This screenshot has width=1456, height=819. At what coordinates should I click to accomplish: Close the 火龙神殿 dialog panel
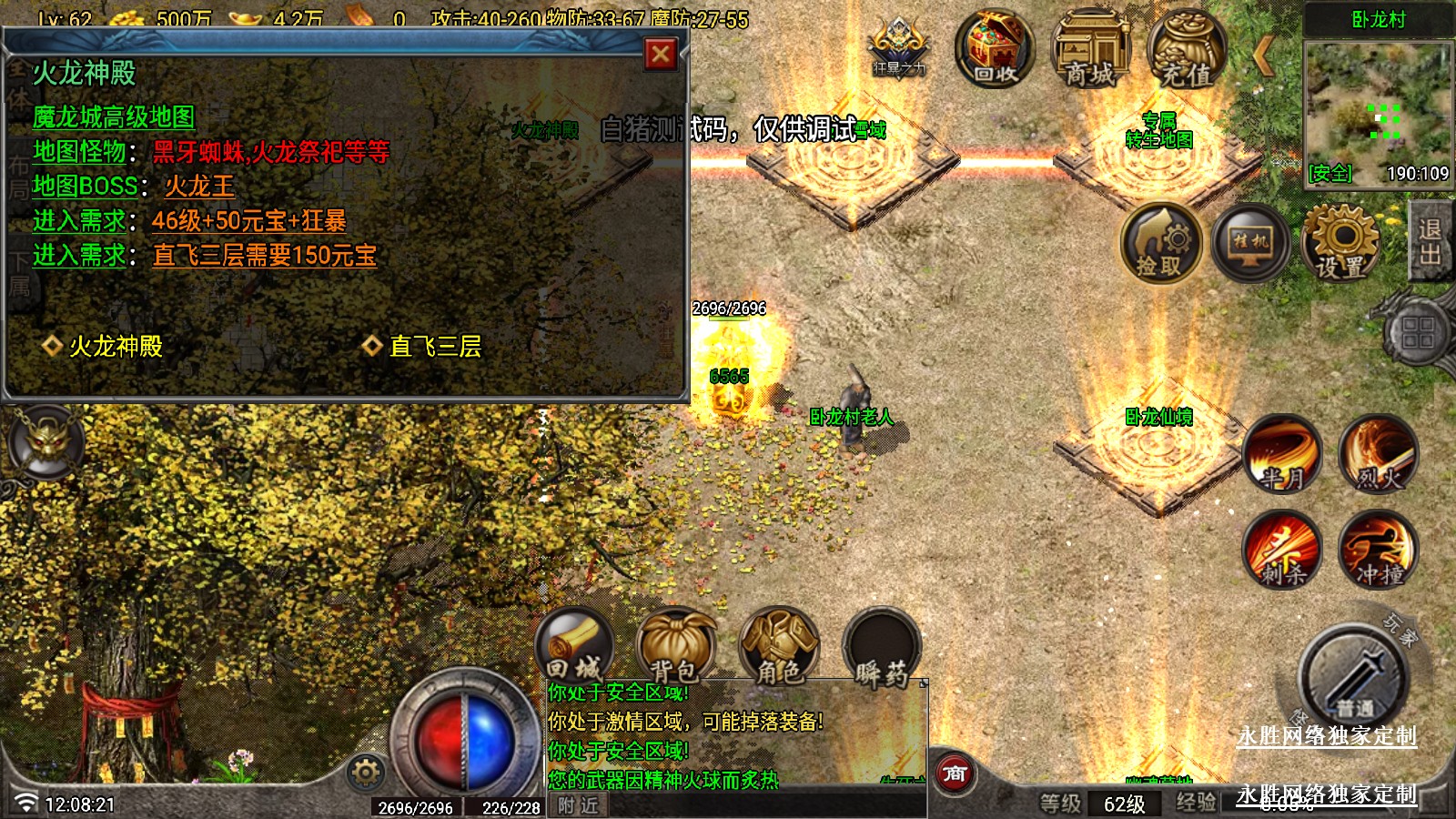[661, 56]
